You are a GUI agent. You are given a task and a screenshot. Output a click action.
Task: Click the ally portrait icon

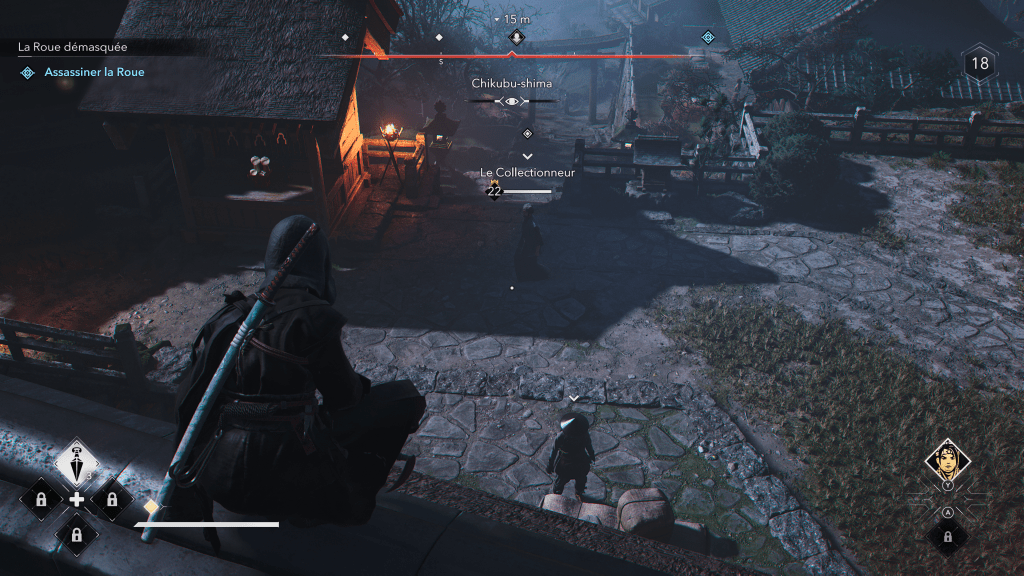tap(947, 459)
